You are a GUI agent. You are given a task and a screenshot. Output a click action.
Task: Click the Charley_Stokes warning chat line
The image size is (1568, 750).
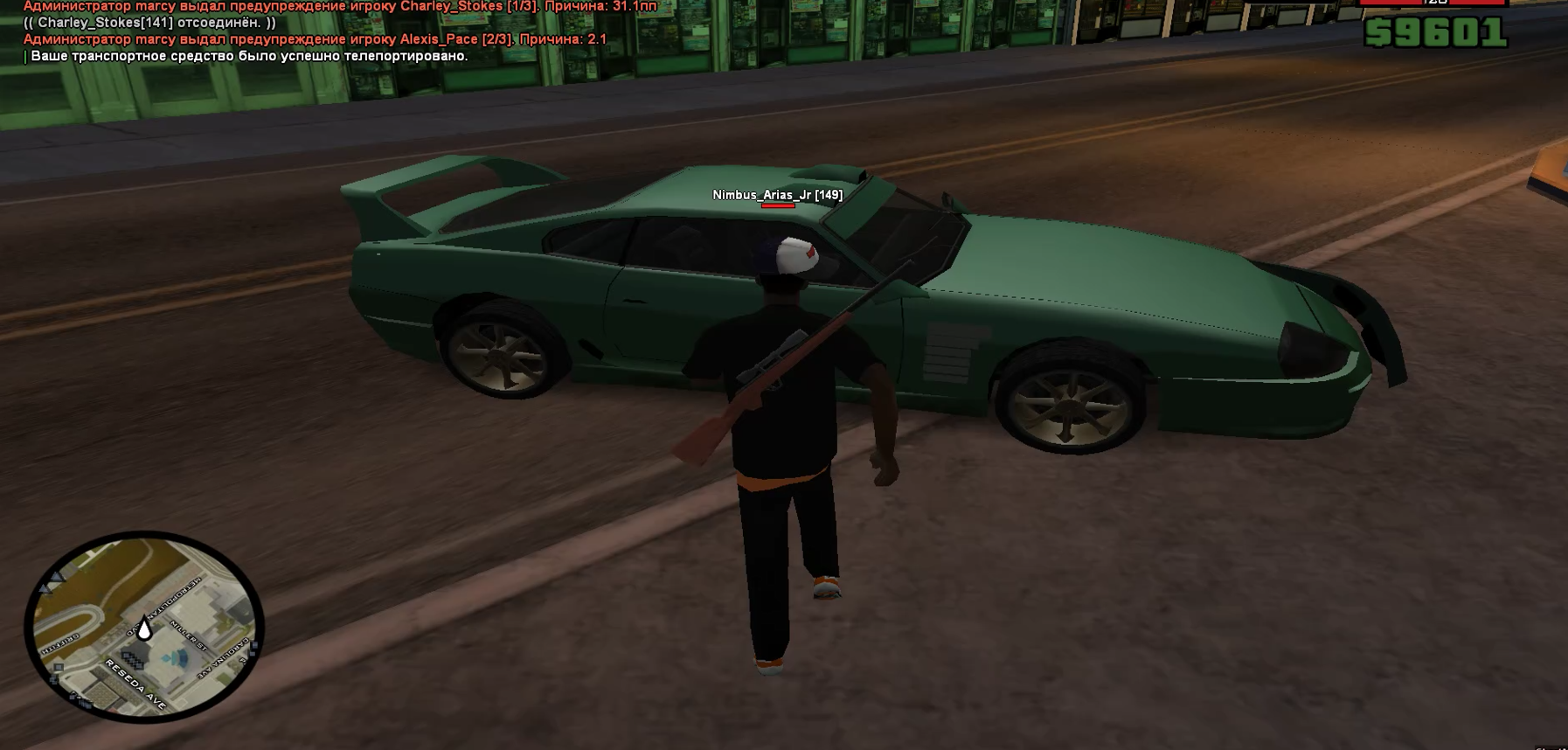pos(339,6)
